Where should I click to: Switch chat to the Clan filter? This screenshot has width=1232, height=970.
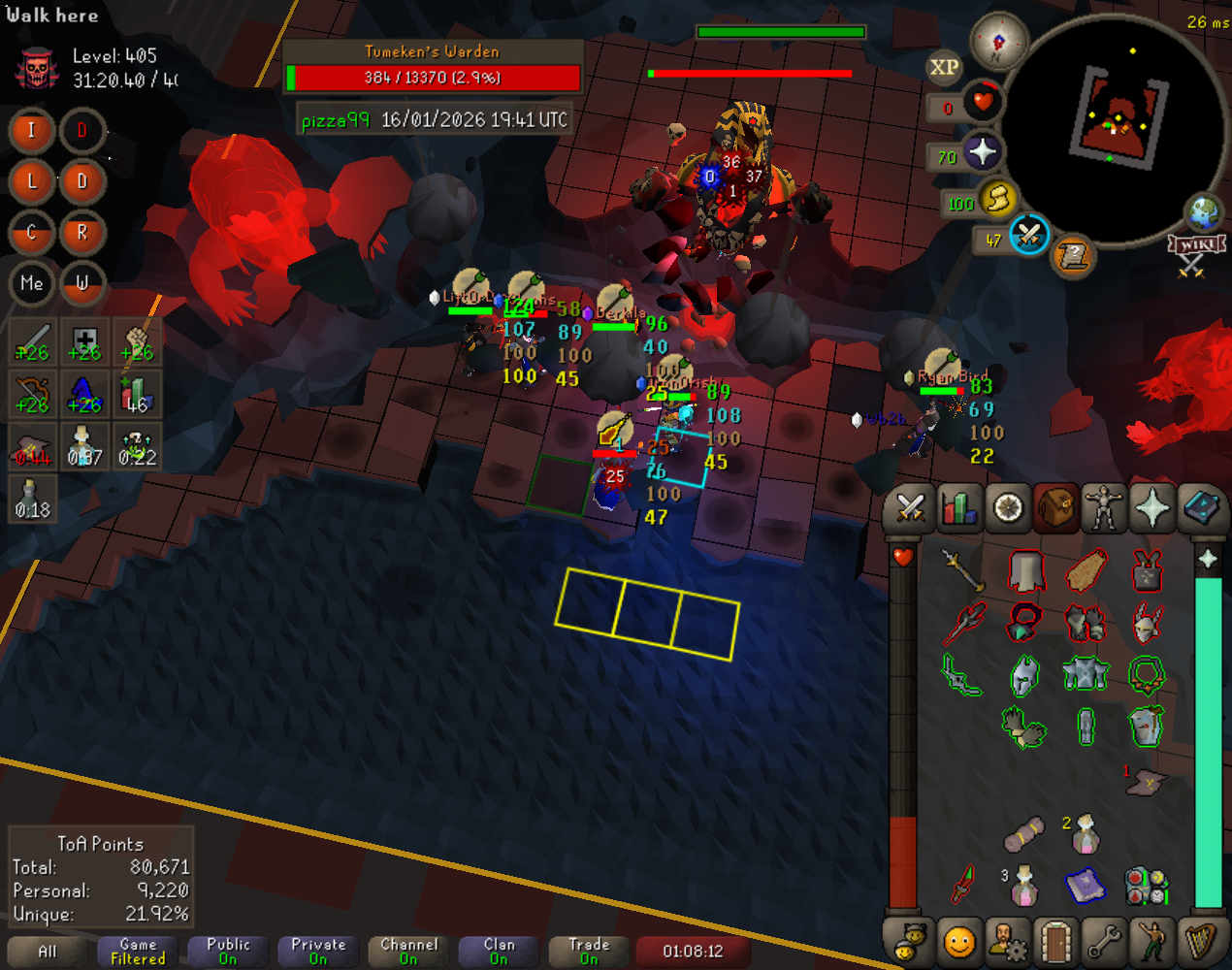[499, 951]
